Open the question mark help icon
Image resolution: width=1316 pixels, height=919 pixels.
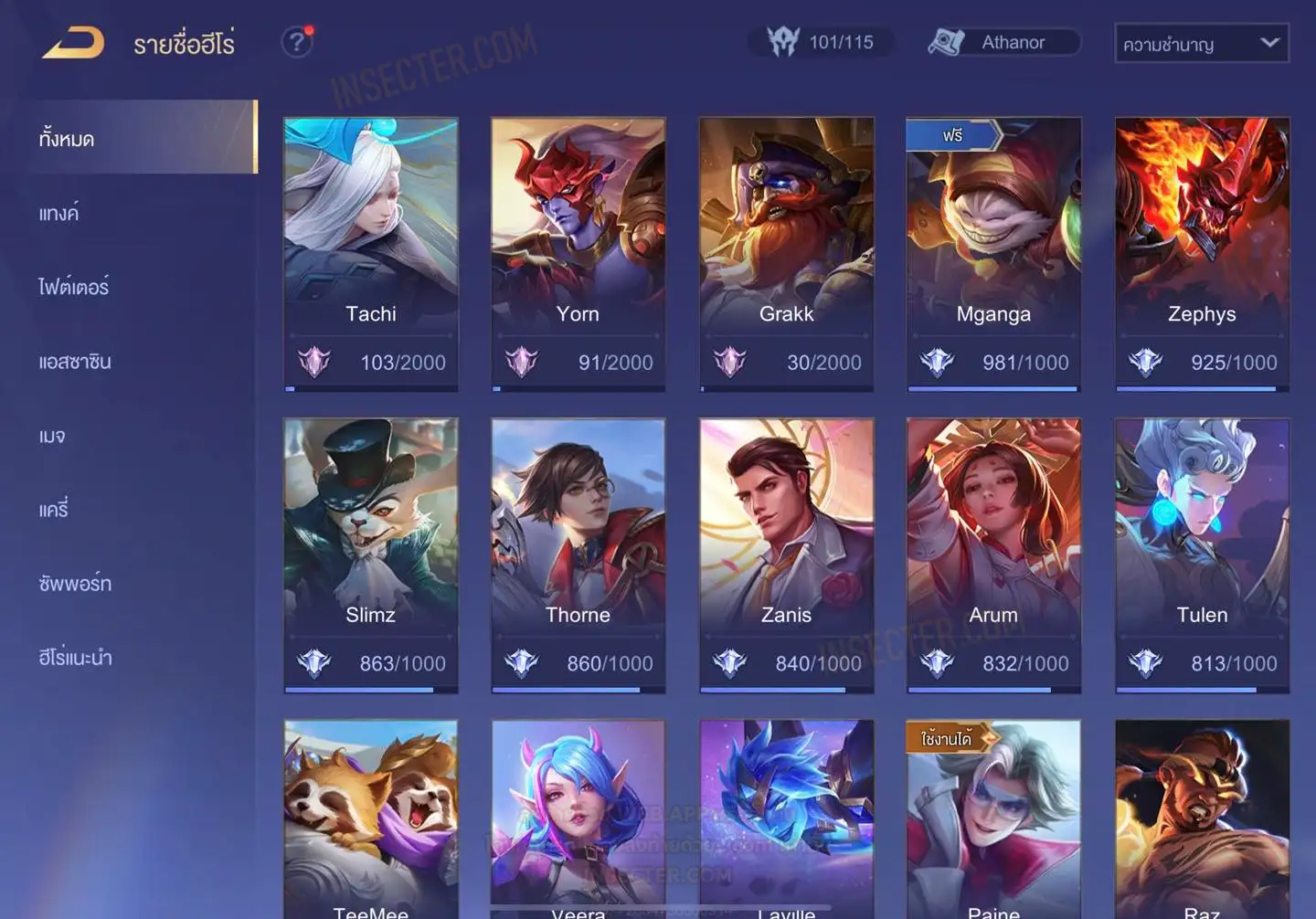click(297, 42)
